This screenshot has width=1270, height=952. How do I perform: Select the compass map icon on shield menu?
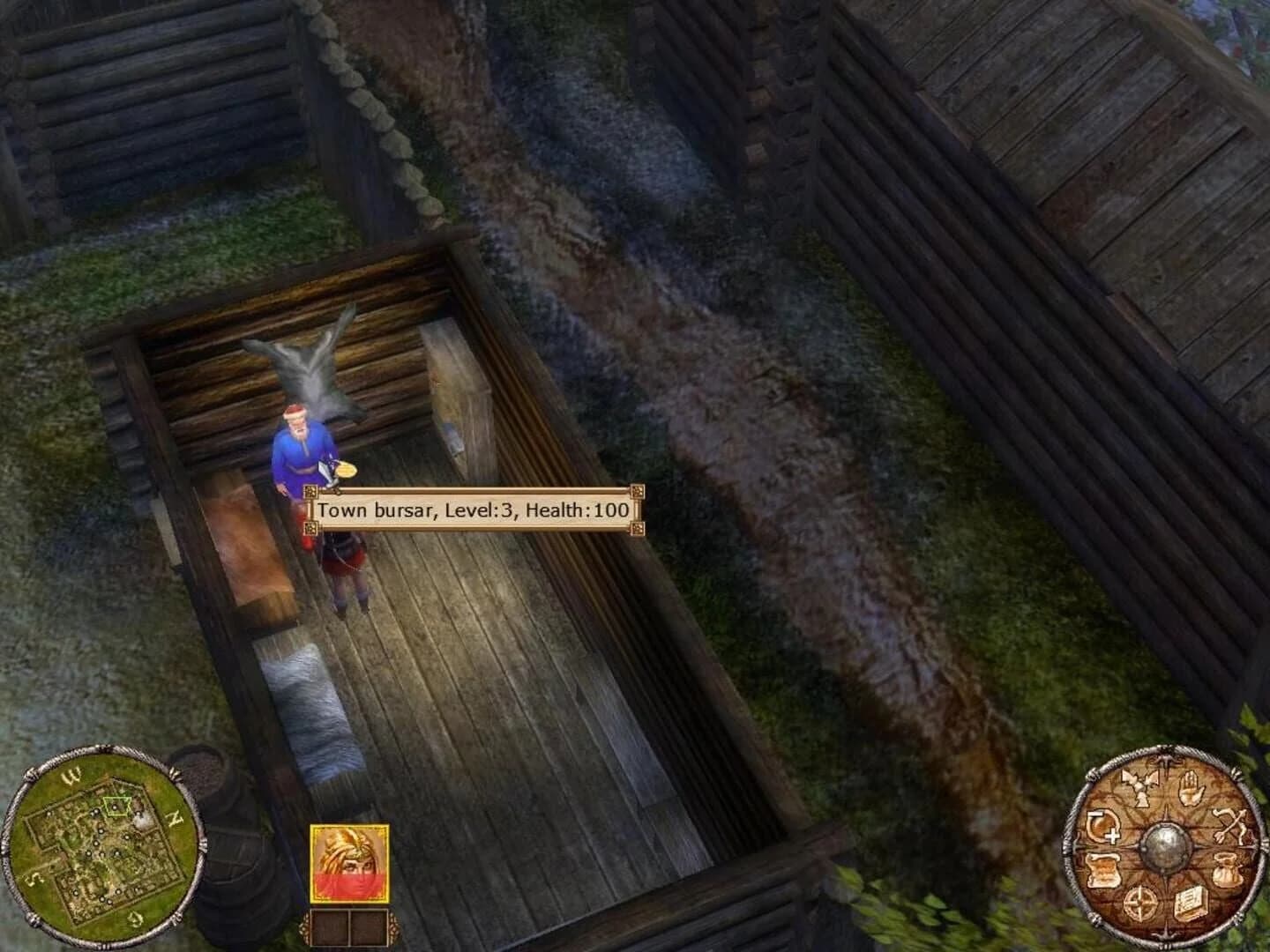[x=1139, y=904]
